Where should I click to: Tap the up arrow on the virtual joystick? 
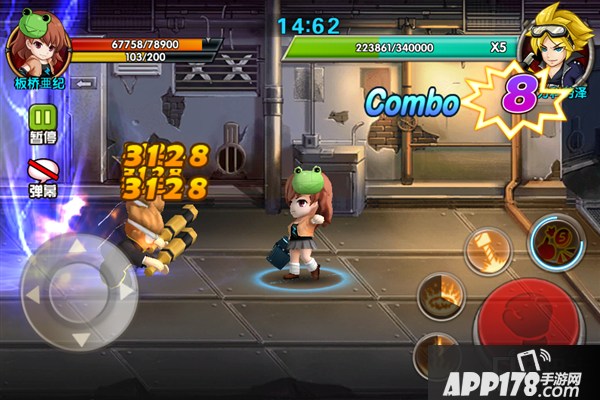tap(77, 246)
